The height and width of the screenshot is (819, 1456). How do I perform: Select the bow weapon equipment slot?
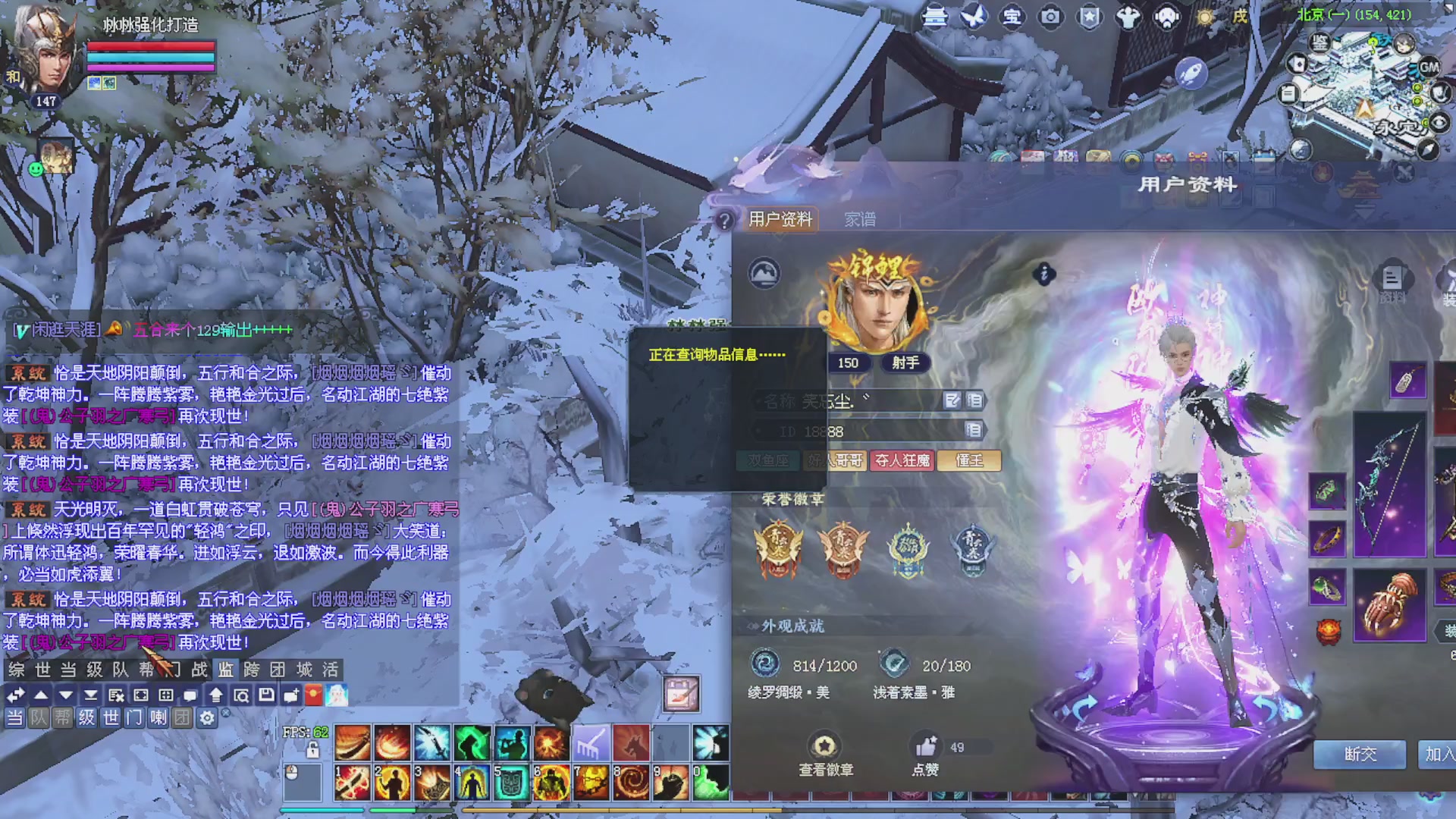tap(1389, 484)
